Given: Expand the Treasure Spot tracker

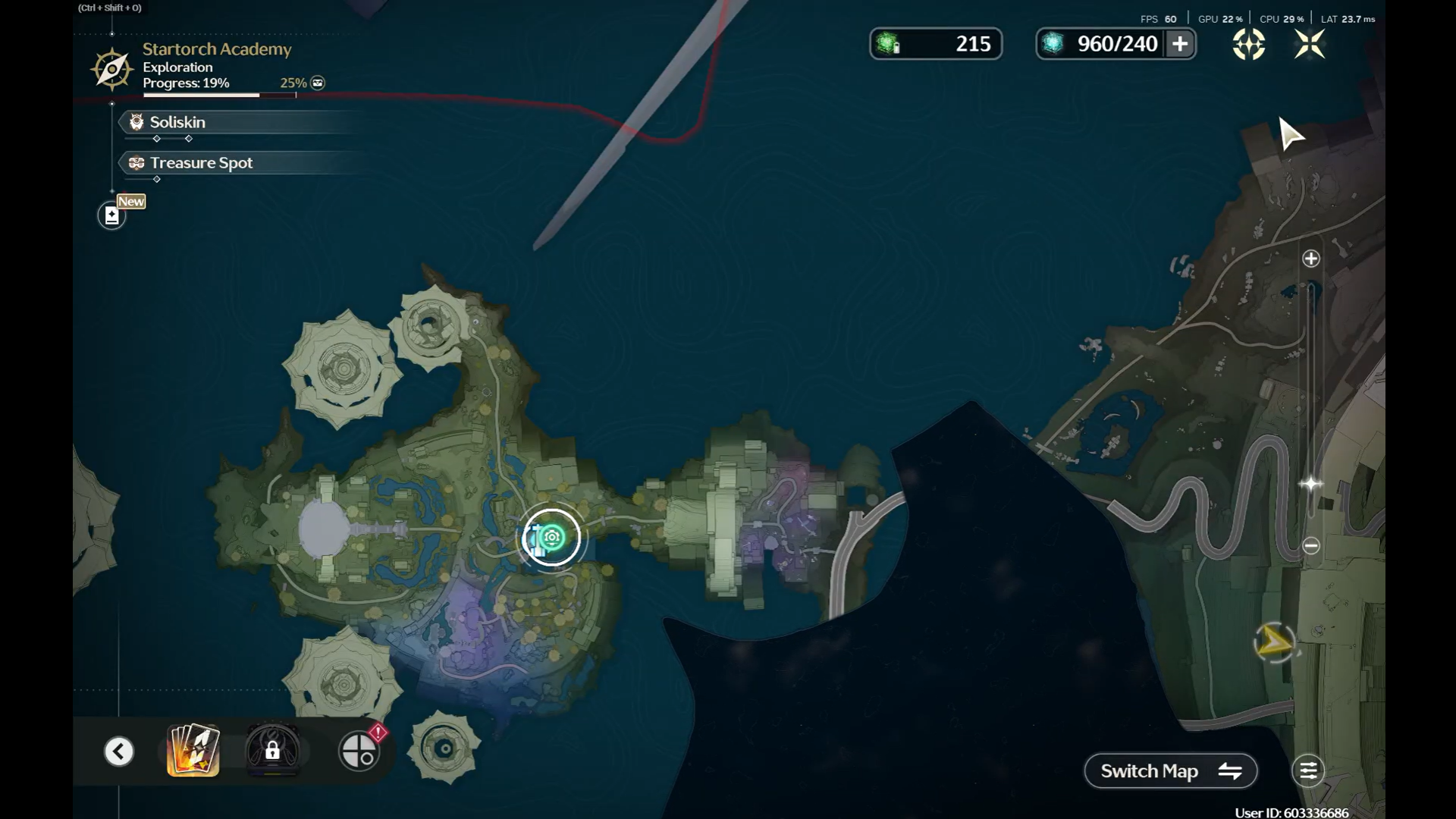Looking at the screenshot, I should tap(201, 163).
